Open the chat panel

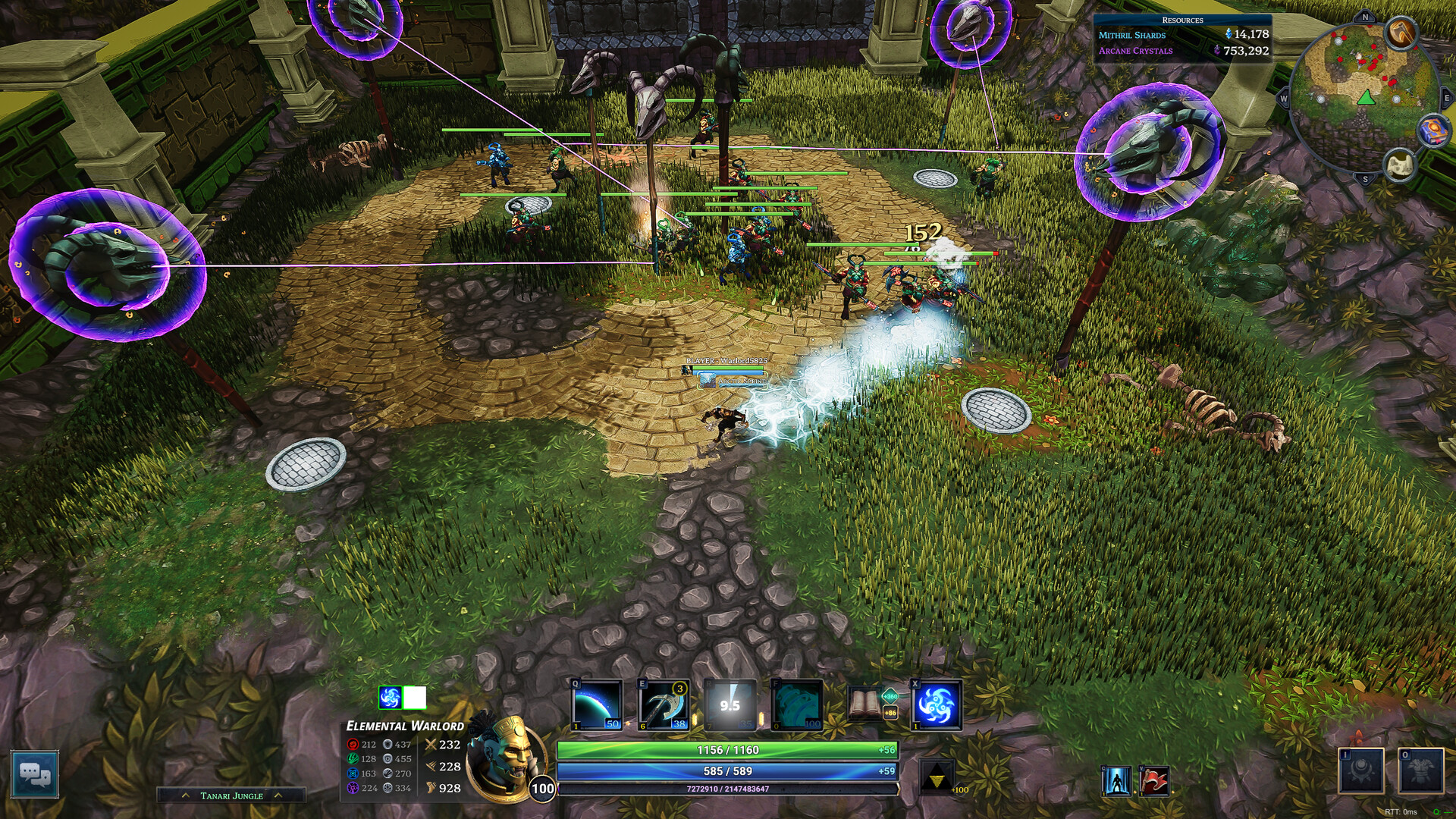pos(36,775)
